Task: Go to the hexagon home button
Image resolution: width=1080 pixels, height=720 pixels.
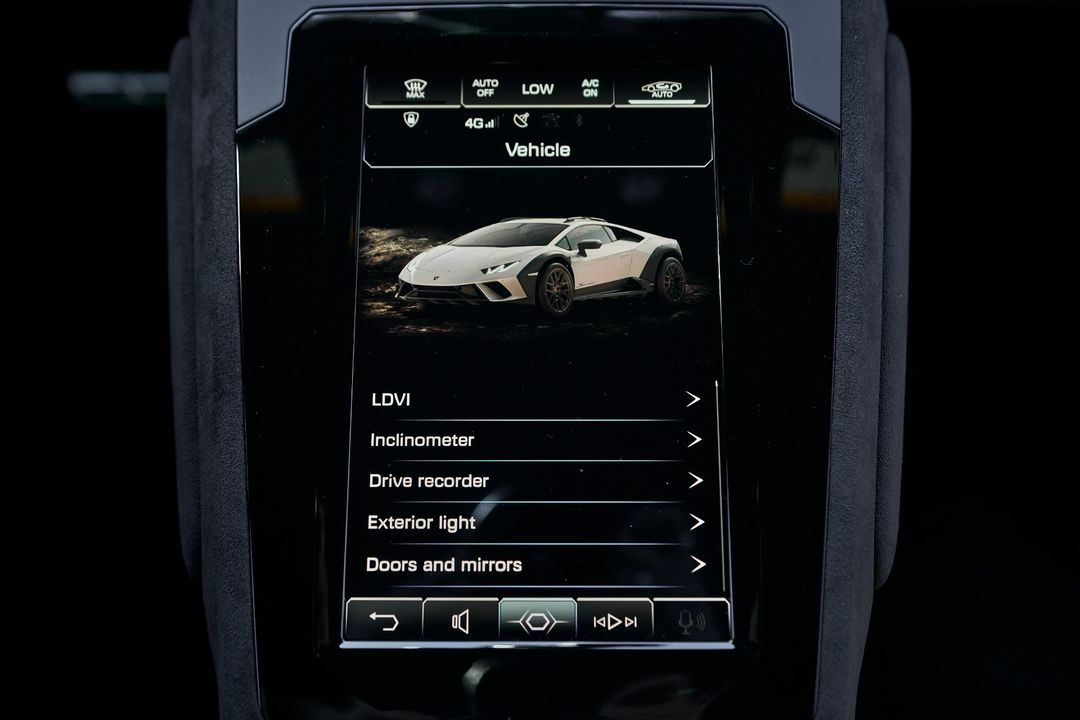Action: tap(538, 621)
